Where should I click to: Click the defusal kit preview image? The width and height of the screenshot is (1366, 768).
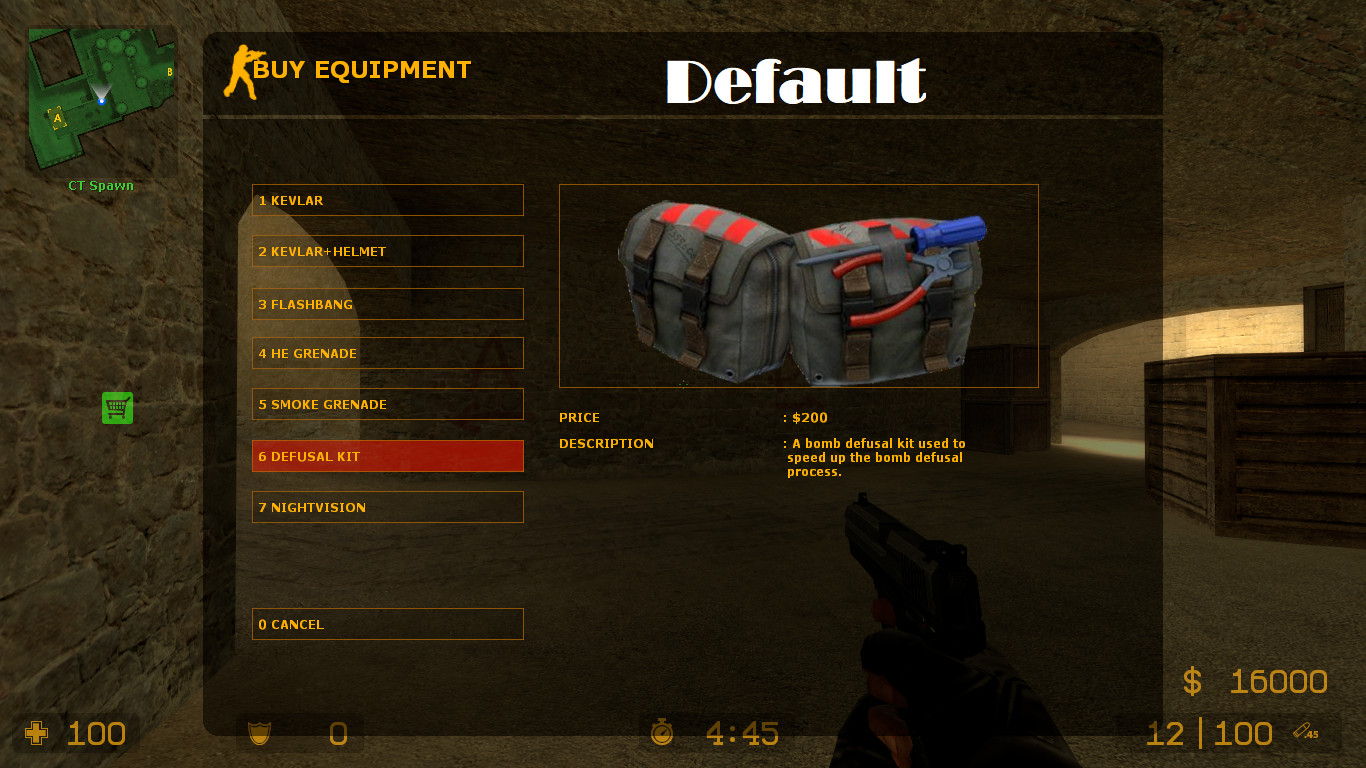[798, 285]
